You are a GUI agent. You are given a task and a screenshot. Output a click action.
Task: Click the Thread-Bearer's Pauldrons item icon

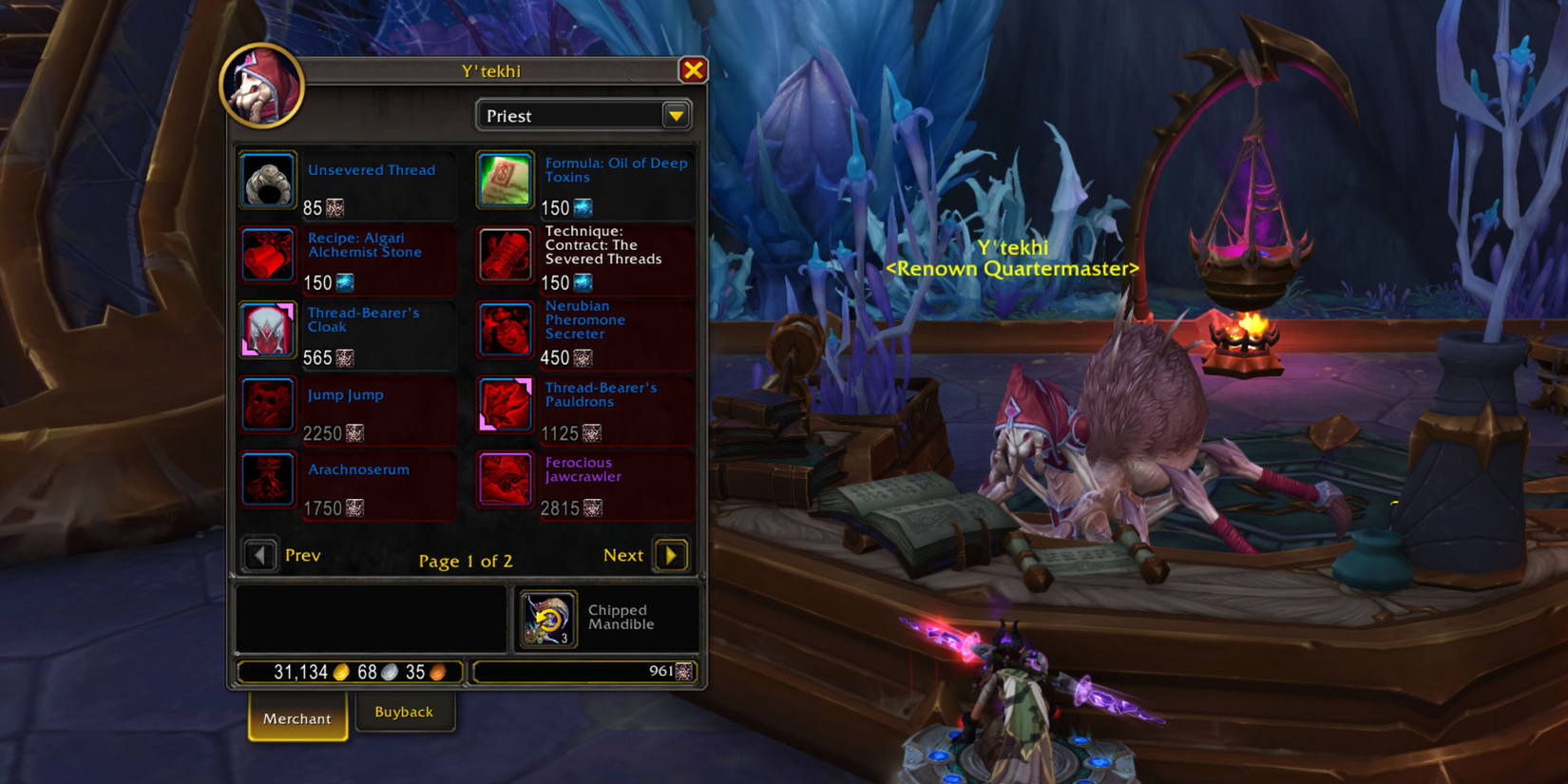(505, 405)
